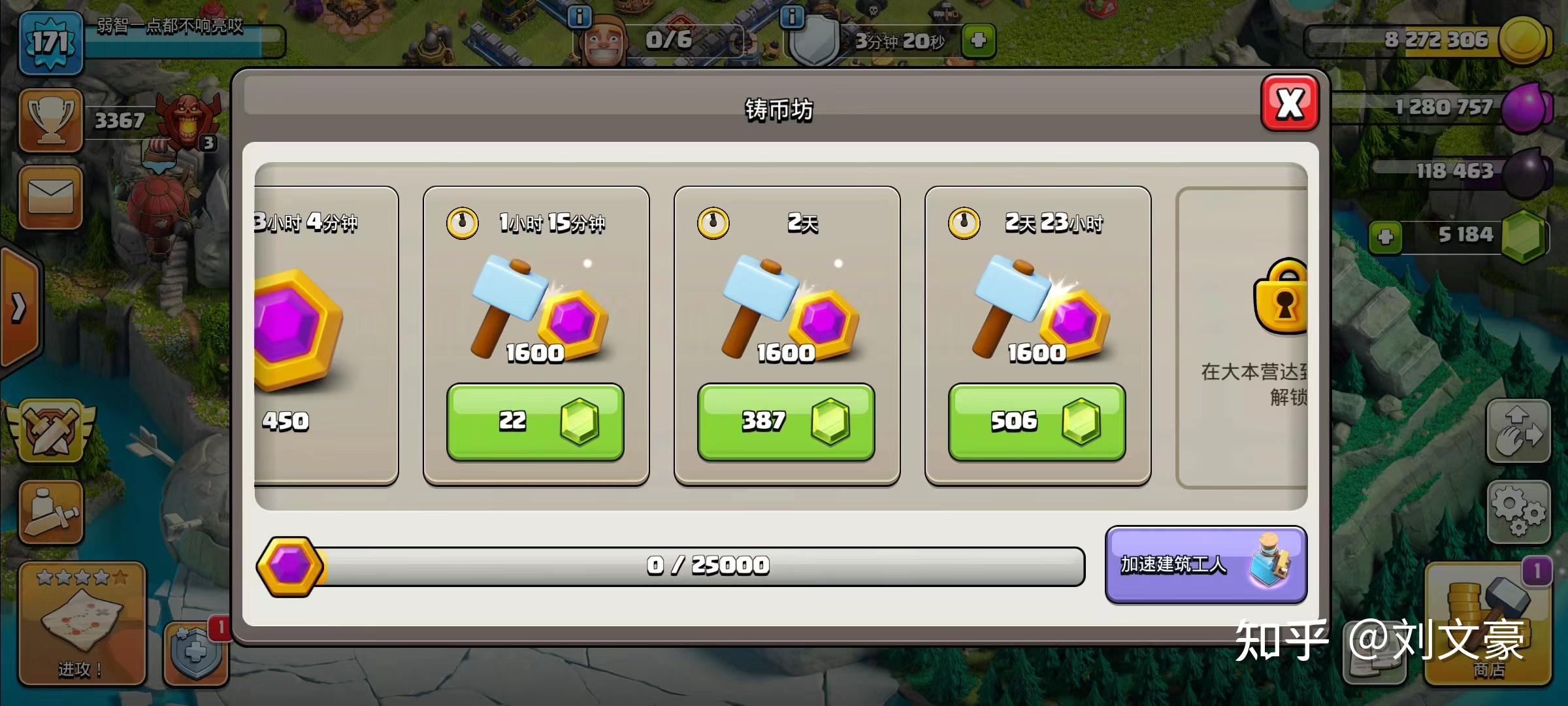Buy the 22 gem speed-up
The image size is (1568, 706).
534,422
